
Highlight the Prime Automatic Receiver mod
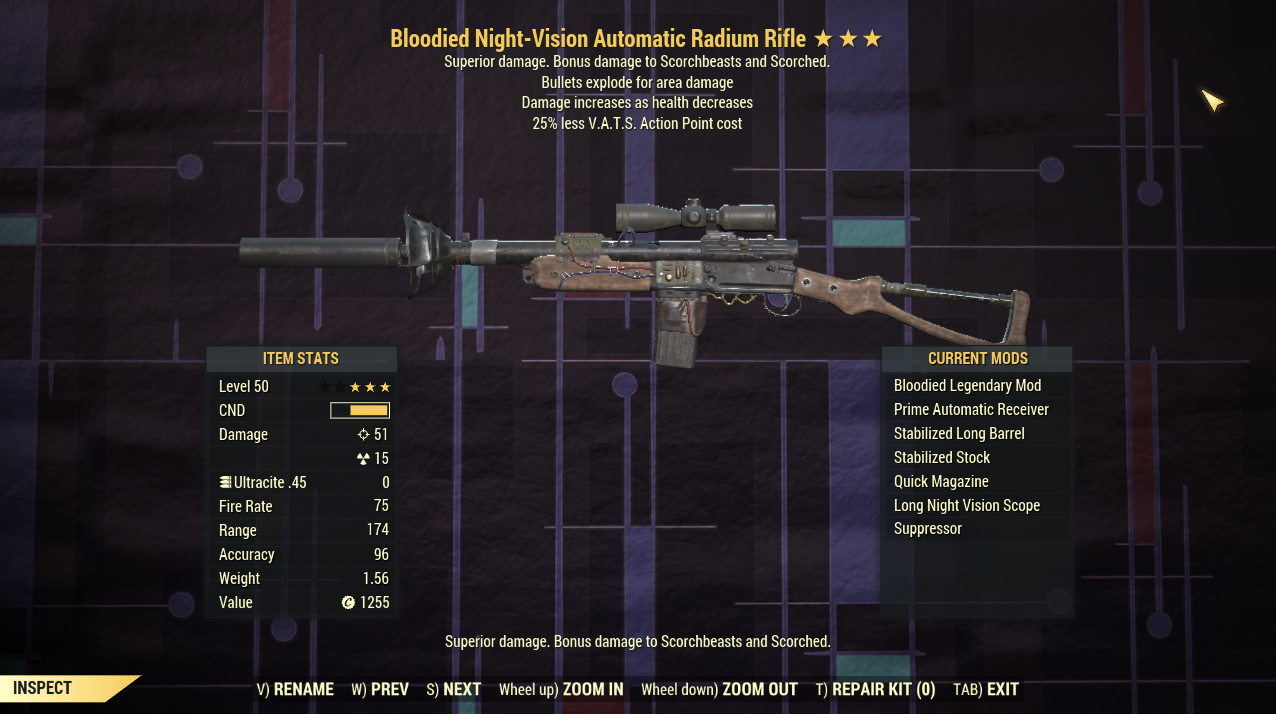[x=971, y=410]
